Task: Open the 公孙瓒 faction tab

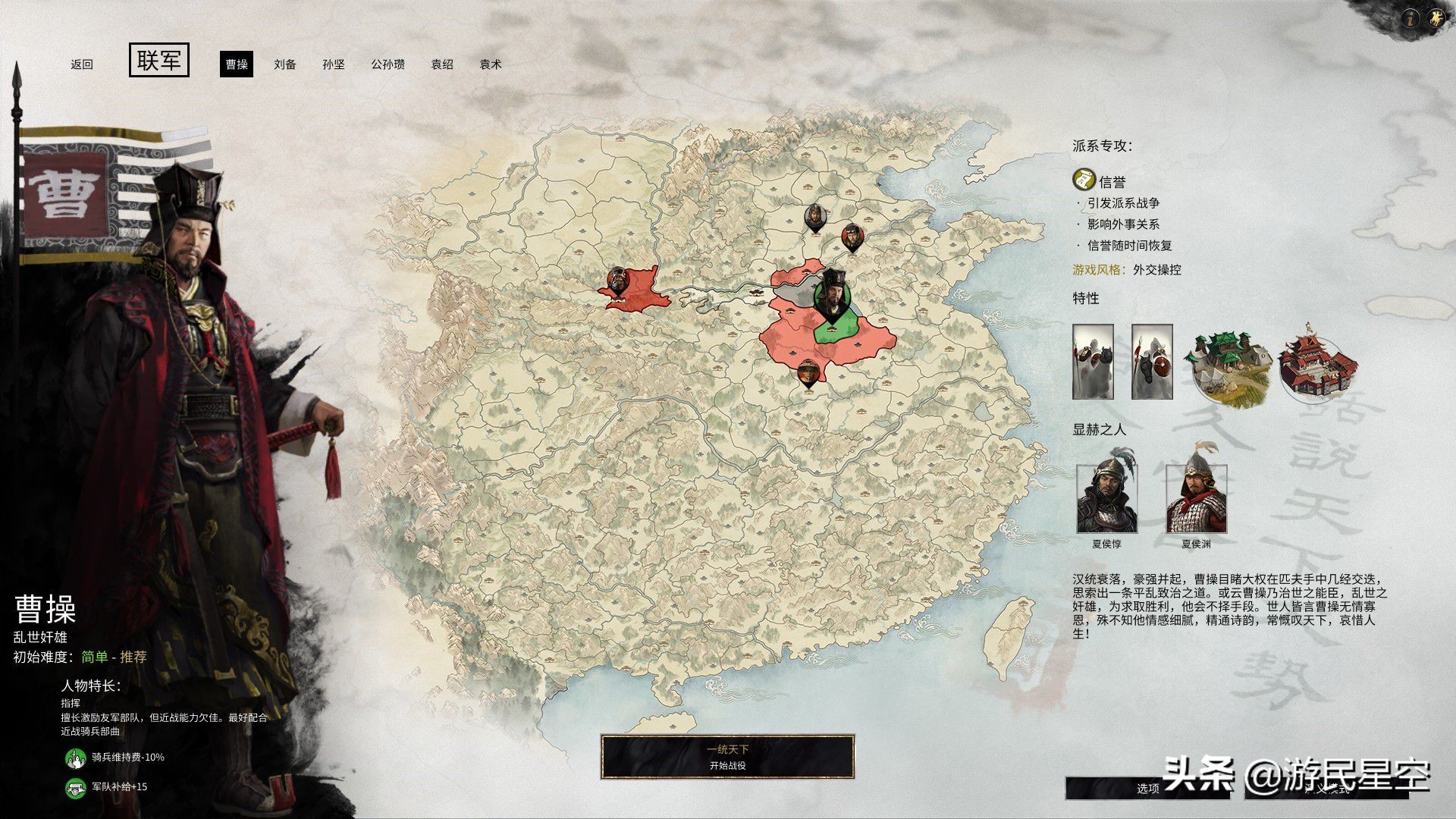Action: tap(388, 65)
